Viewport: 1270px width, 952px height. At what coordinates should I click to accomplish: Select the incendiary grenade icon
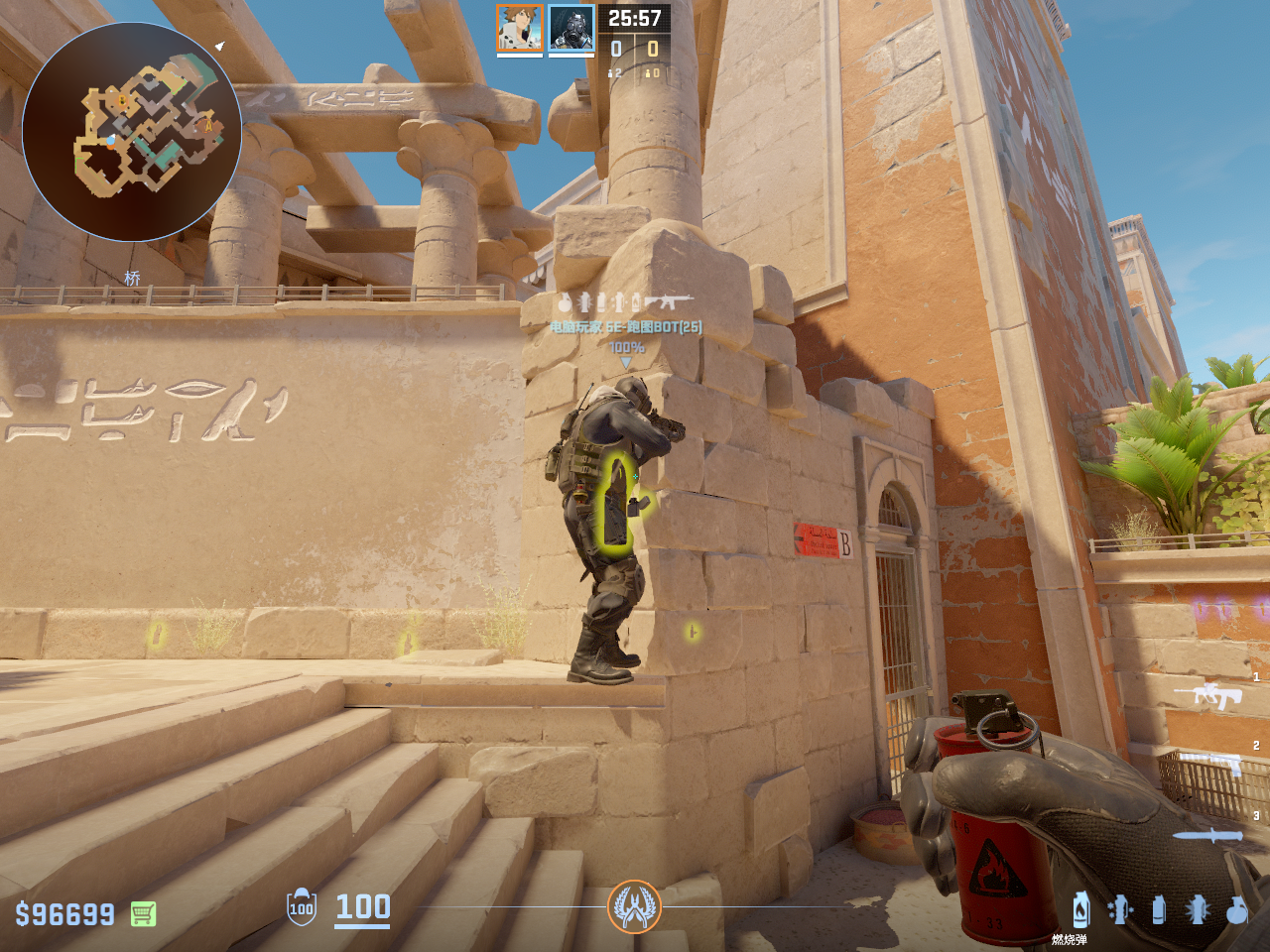pyautogui.click(x=1080, y=908)
